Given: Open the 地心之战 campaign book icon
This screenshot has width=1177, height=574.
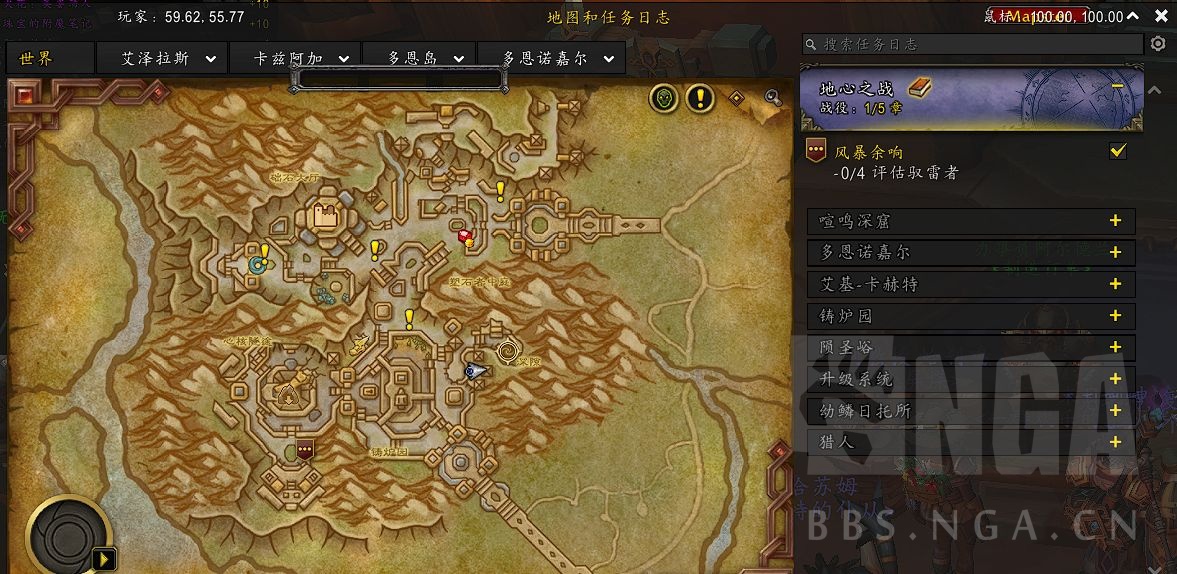Looking at the screenshot, I should coord(919,88).
